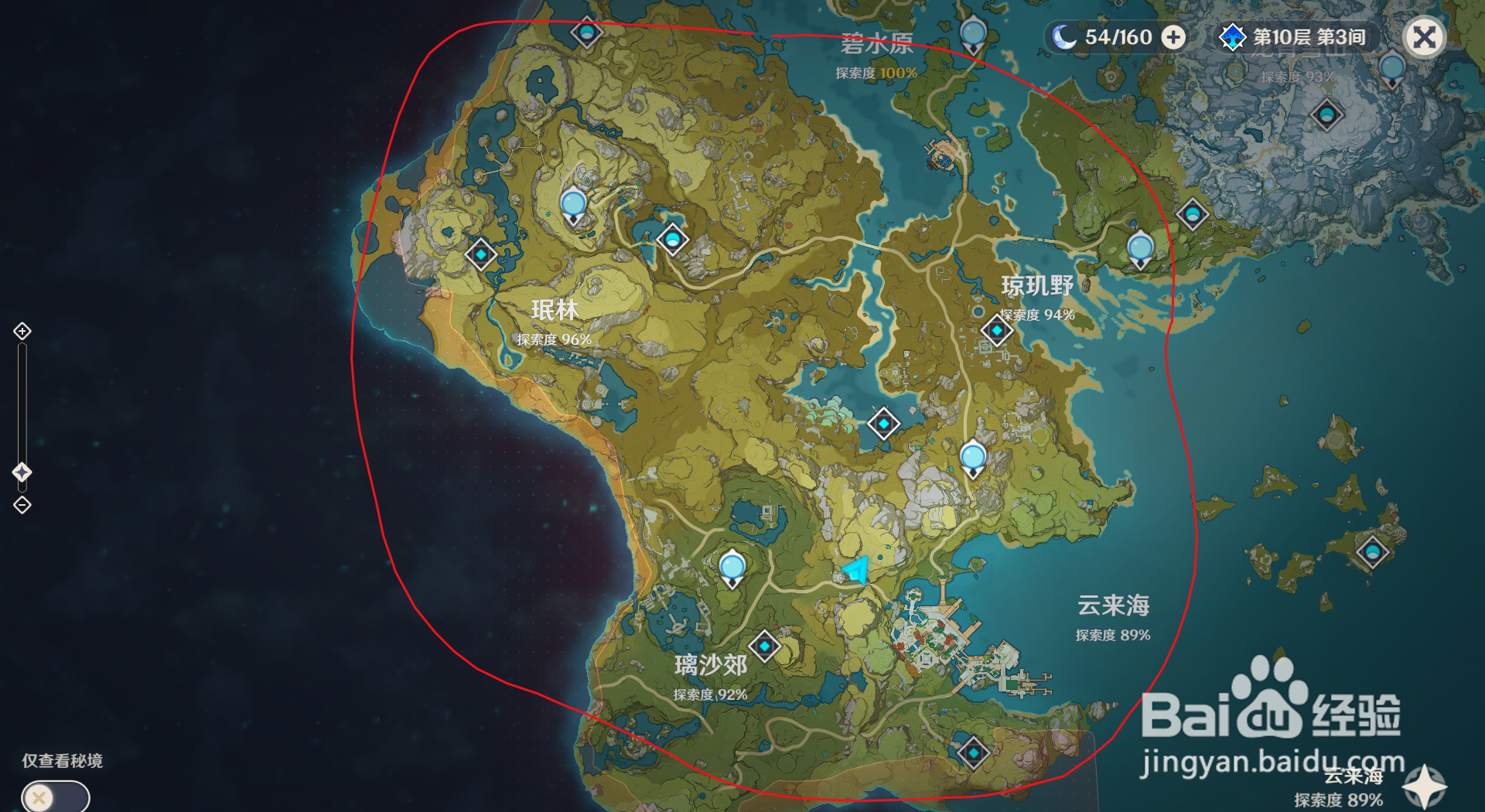
Task: Click the domain icon in the map center
Action: pos(882,424)
